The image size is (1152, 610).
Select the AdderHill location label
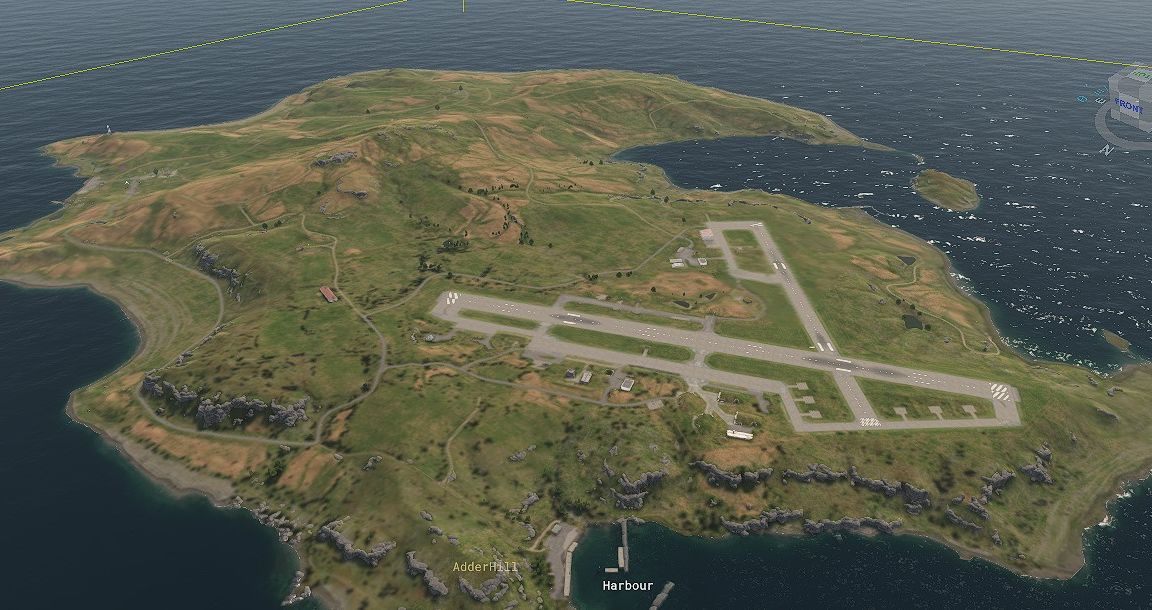[485, 567]
